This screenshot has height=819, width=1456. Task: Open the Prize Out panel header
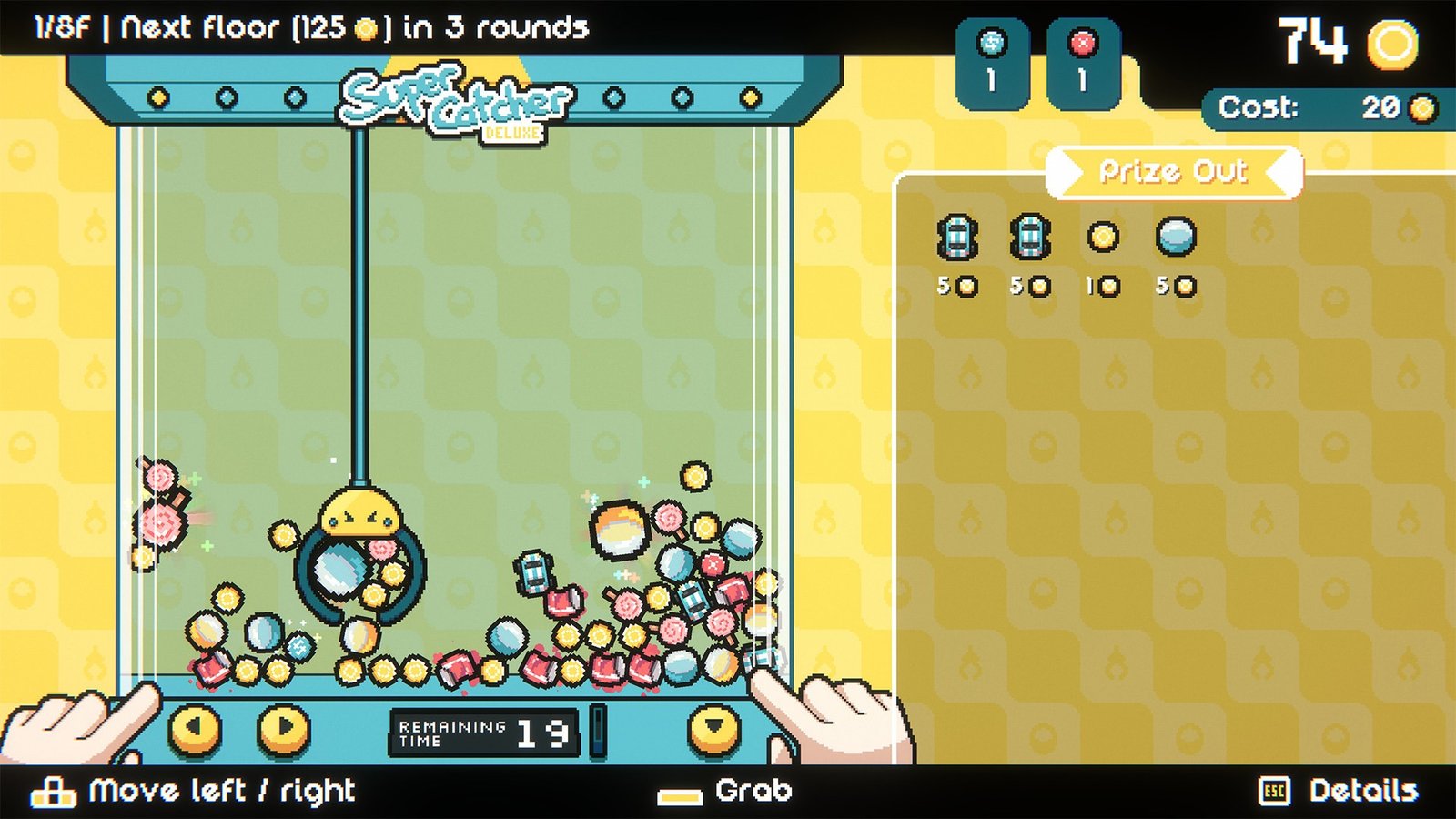pos(1174,171)
